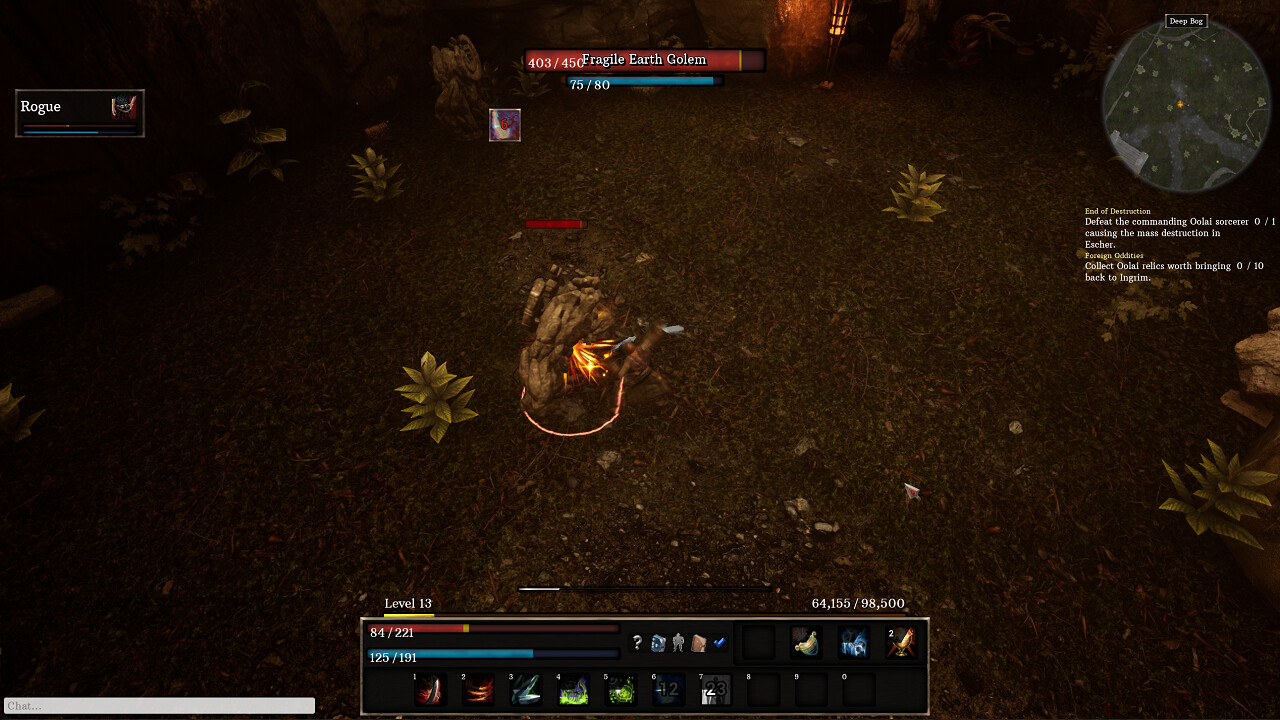Select the frost item in the belt slot
1280x720 pixels.
(x=853, y=643)
